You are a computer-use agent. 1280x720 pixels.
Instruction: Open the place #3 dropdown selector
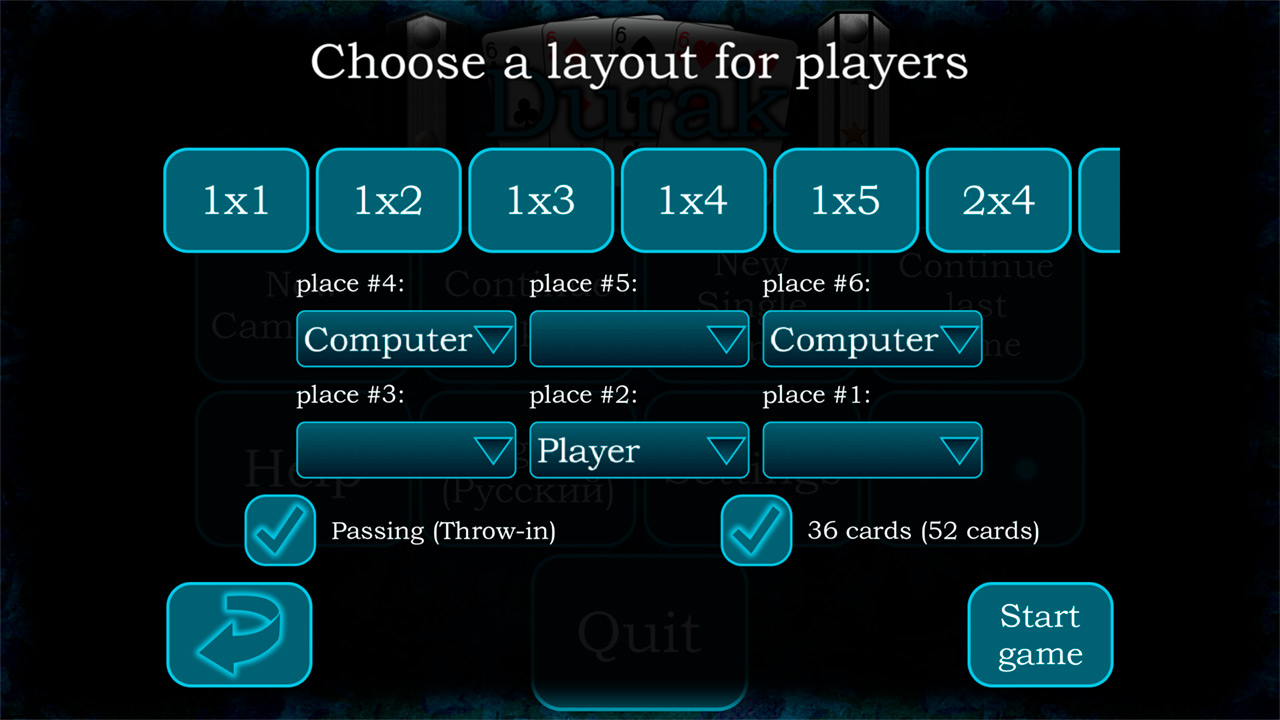point(405,450)
